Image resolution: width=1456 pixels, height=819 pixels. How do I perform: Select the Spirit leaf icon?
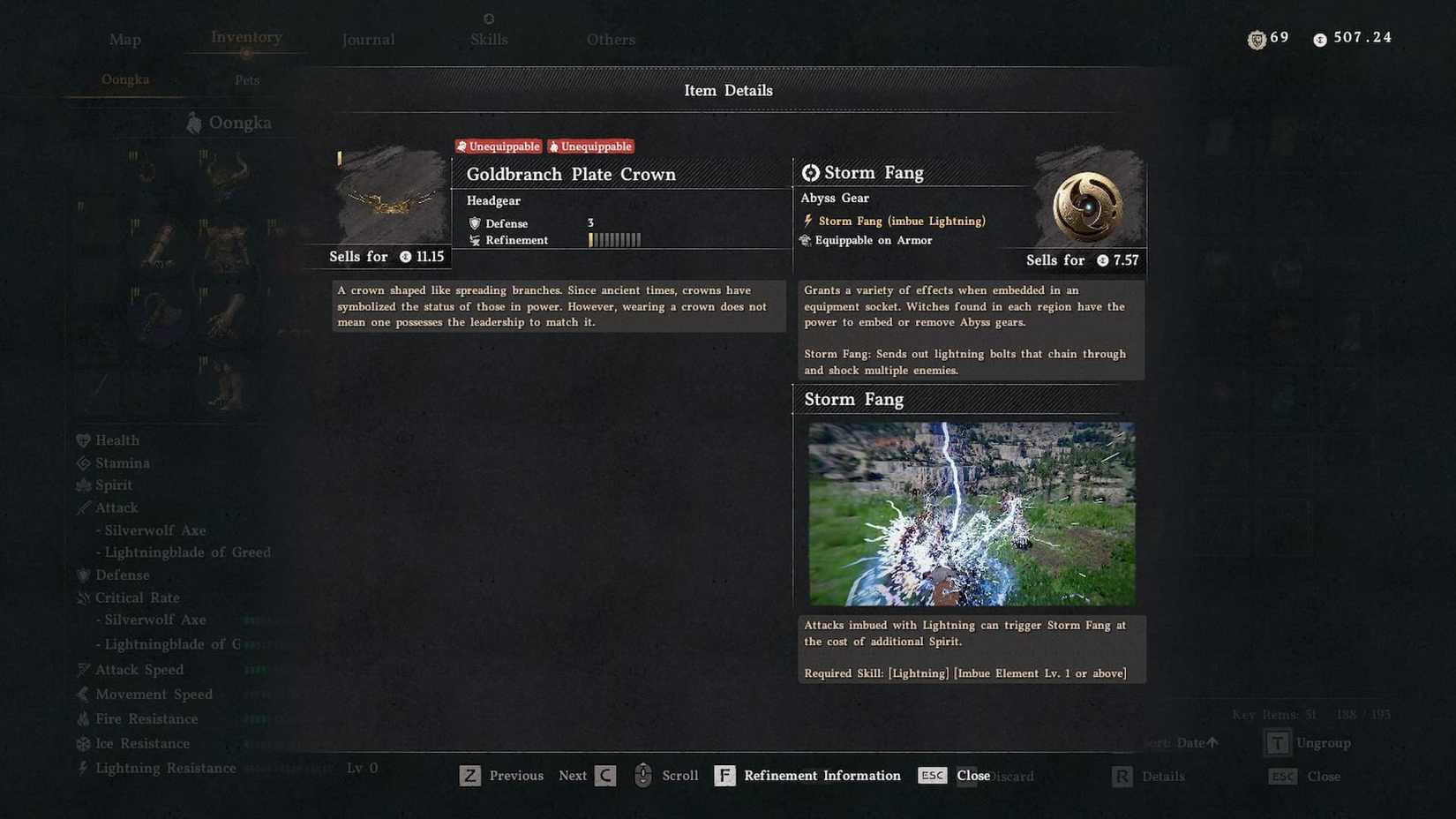pyautogui.click(x=83, y=485)
